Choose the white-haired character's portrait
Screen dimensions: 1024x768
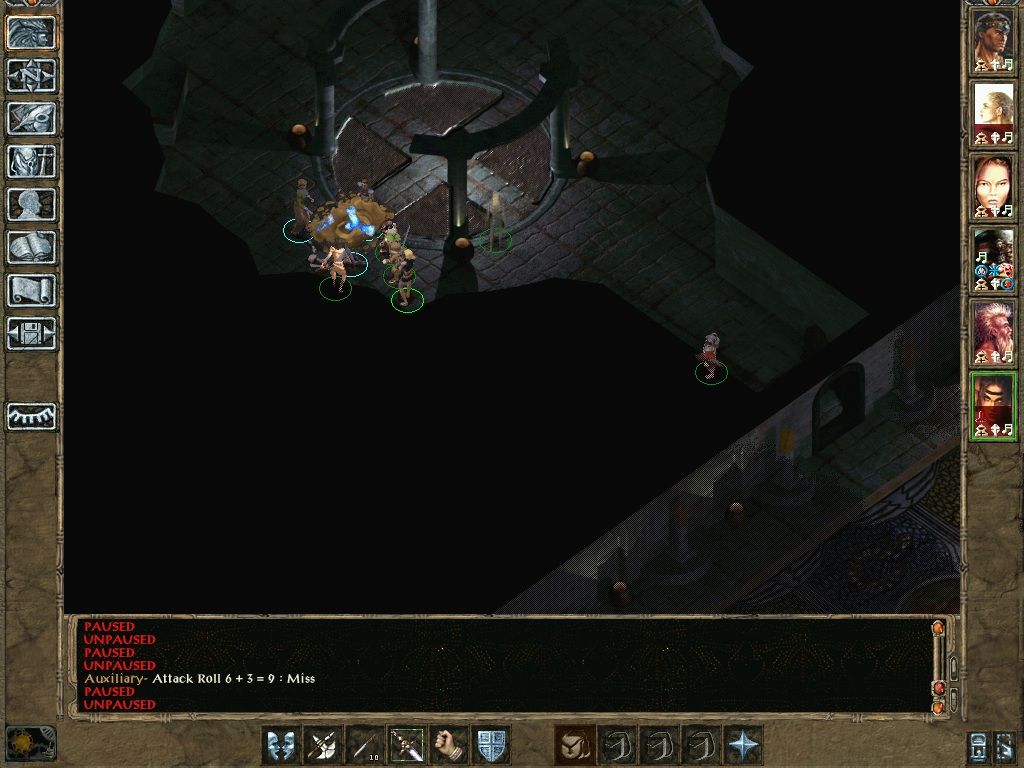click(993, 334)
